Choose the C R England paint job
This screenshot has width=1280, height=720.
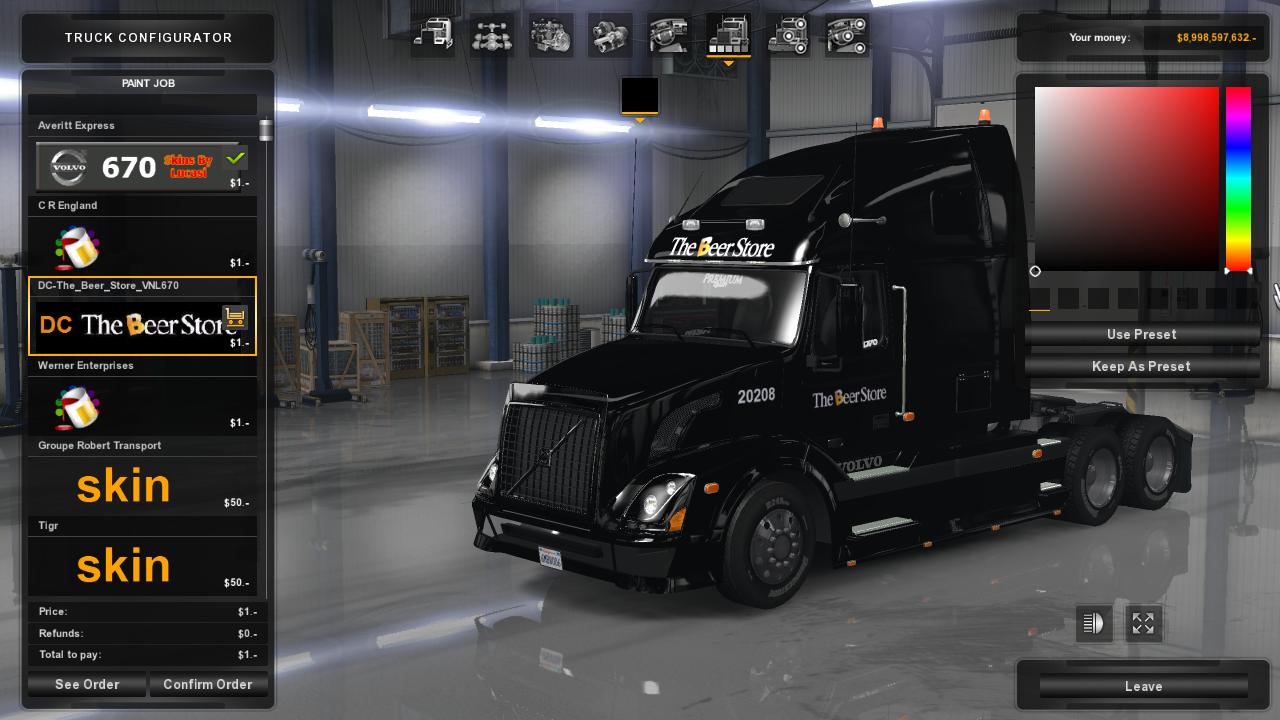[142, 246]
